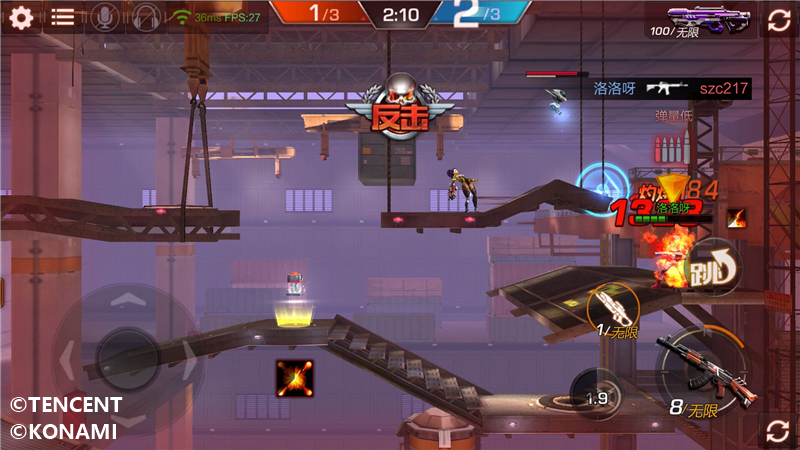Activate the small flame skill icon
The image size is (800, 450).
click(736, 216)
